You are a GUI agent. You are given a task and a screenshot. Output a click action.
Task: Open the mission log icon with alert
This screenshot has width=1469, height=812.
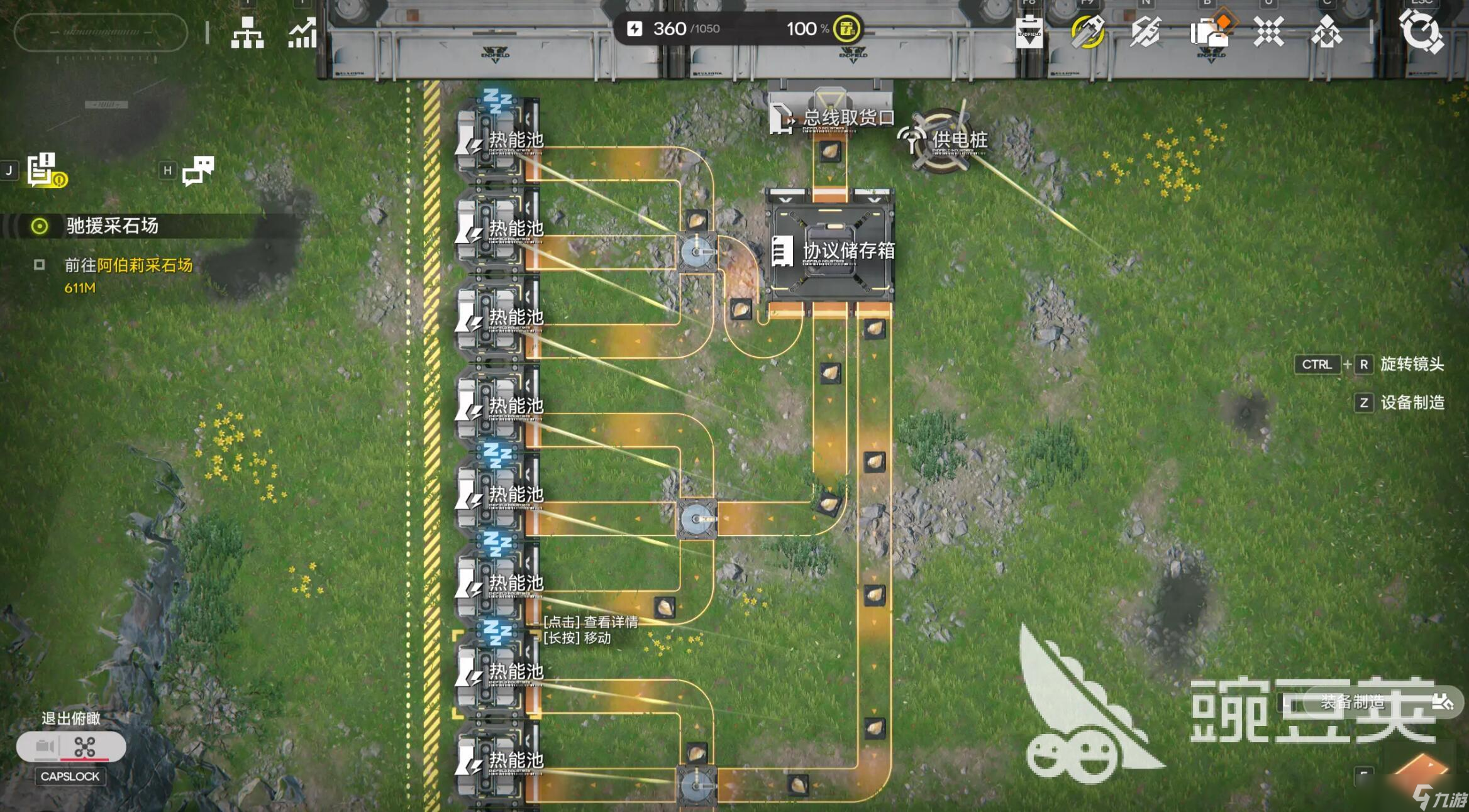(44, 170)
